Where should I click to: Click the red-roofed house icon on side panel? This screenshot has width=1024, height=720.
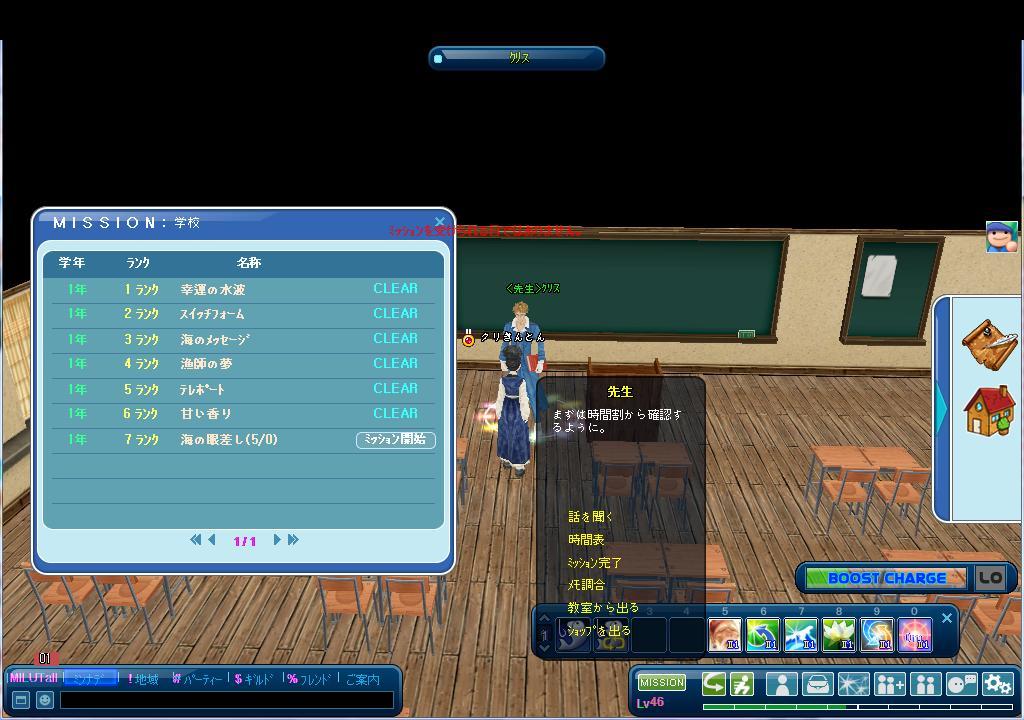pyautogui.click(x=988, y=410)
